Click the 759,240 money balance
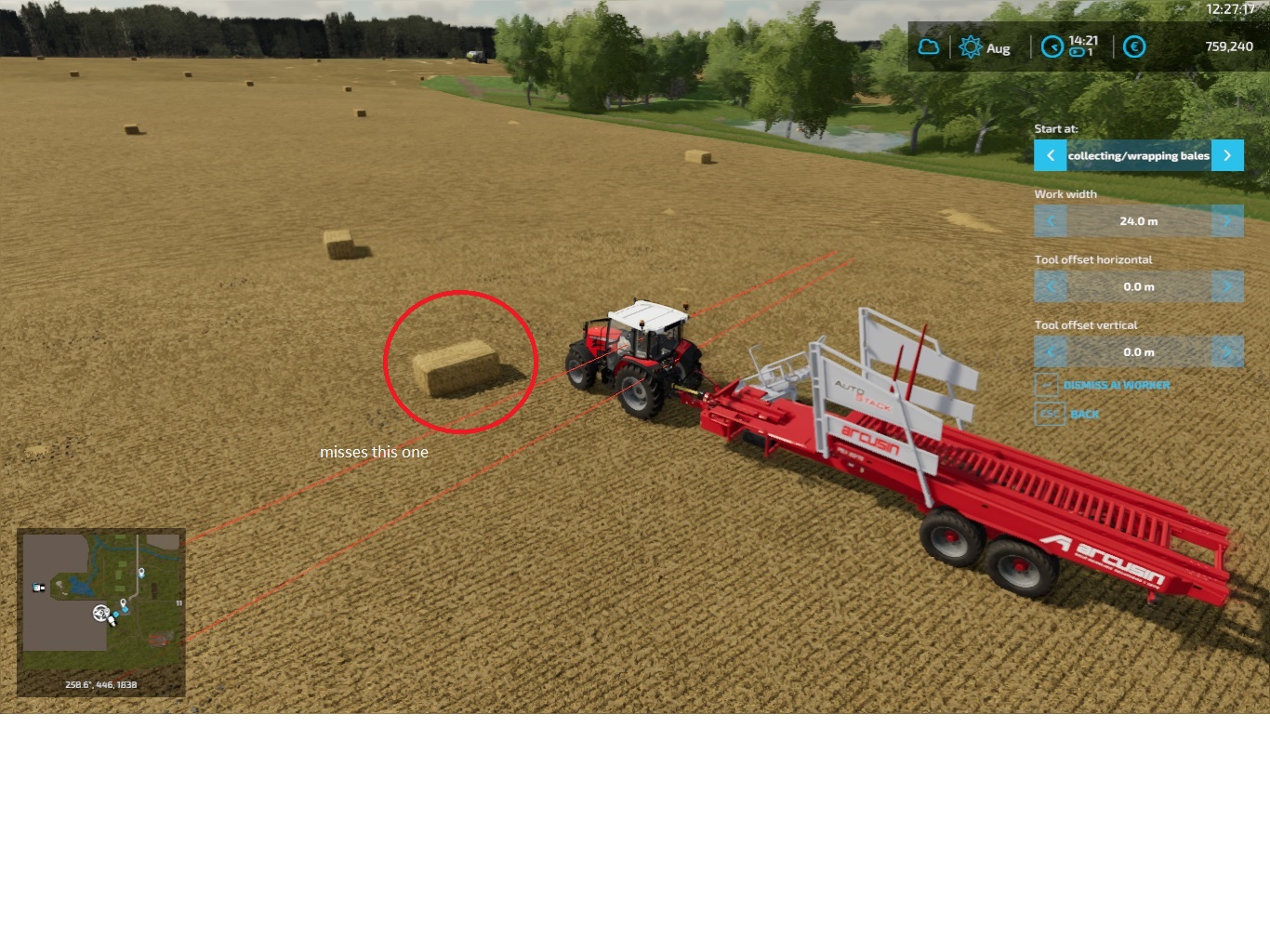 point(1229,46)
